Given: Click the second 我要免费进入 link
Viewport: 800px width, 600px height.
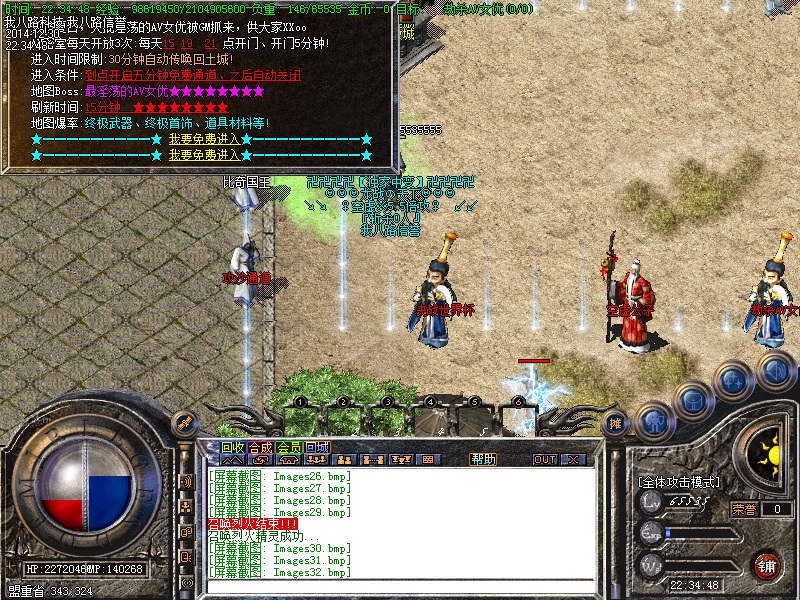Looking at the screenshot, I should (204, 155).
